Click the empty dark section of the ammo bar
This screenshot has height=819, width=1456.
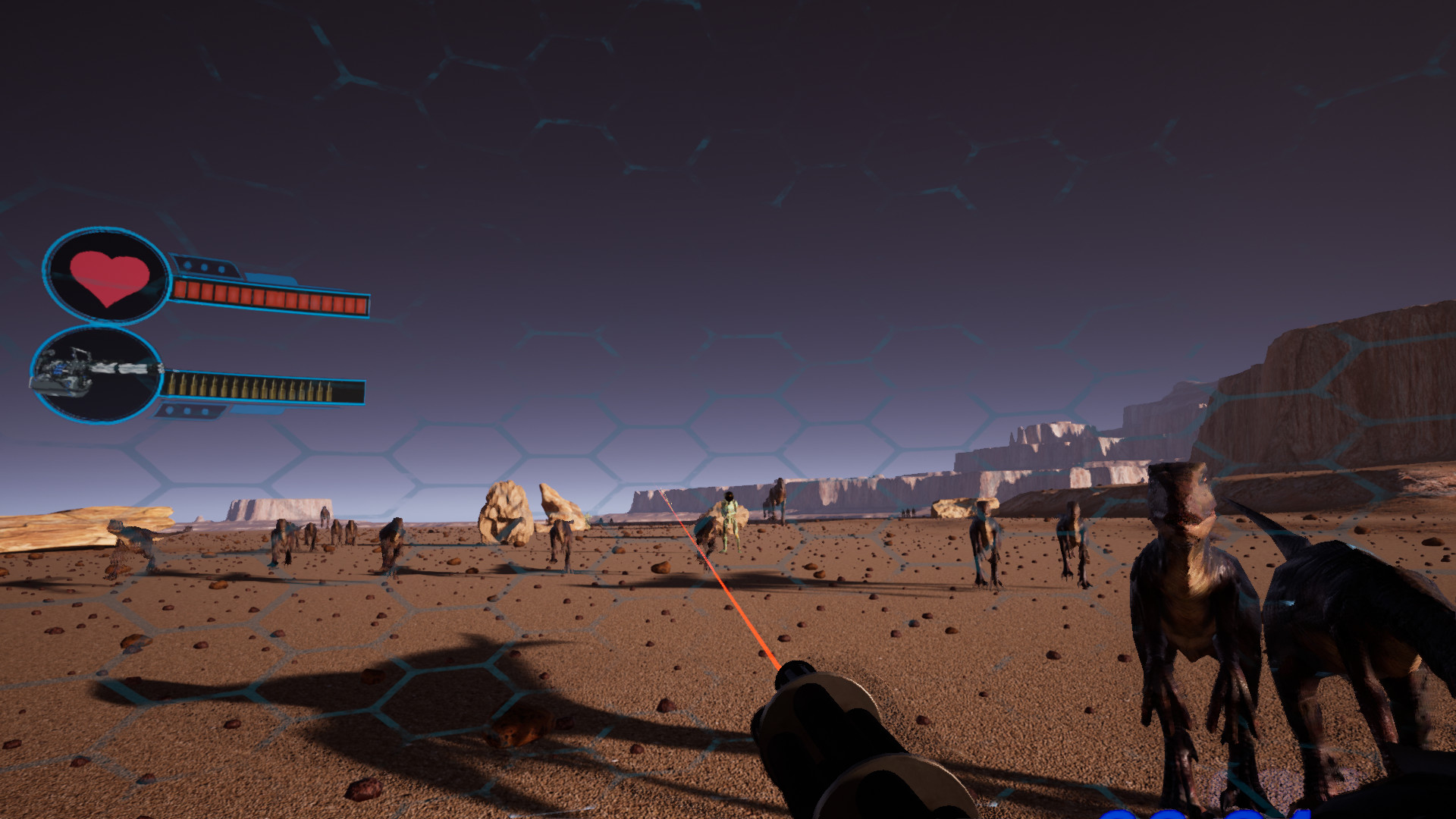coord(356,390)
